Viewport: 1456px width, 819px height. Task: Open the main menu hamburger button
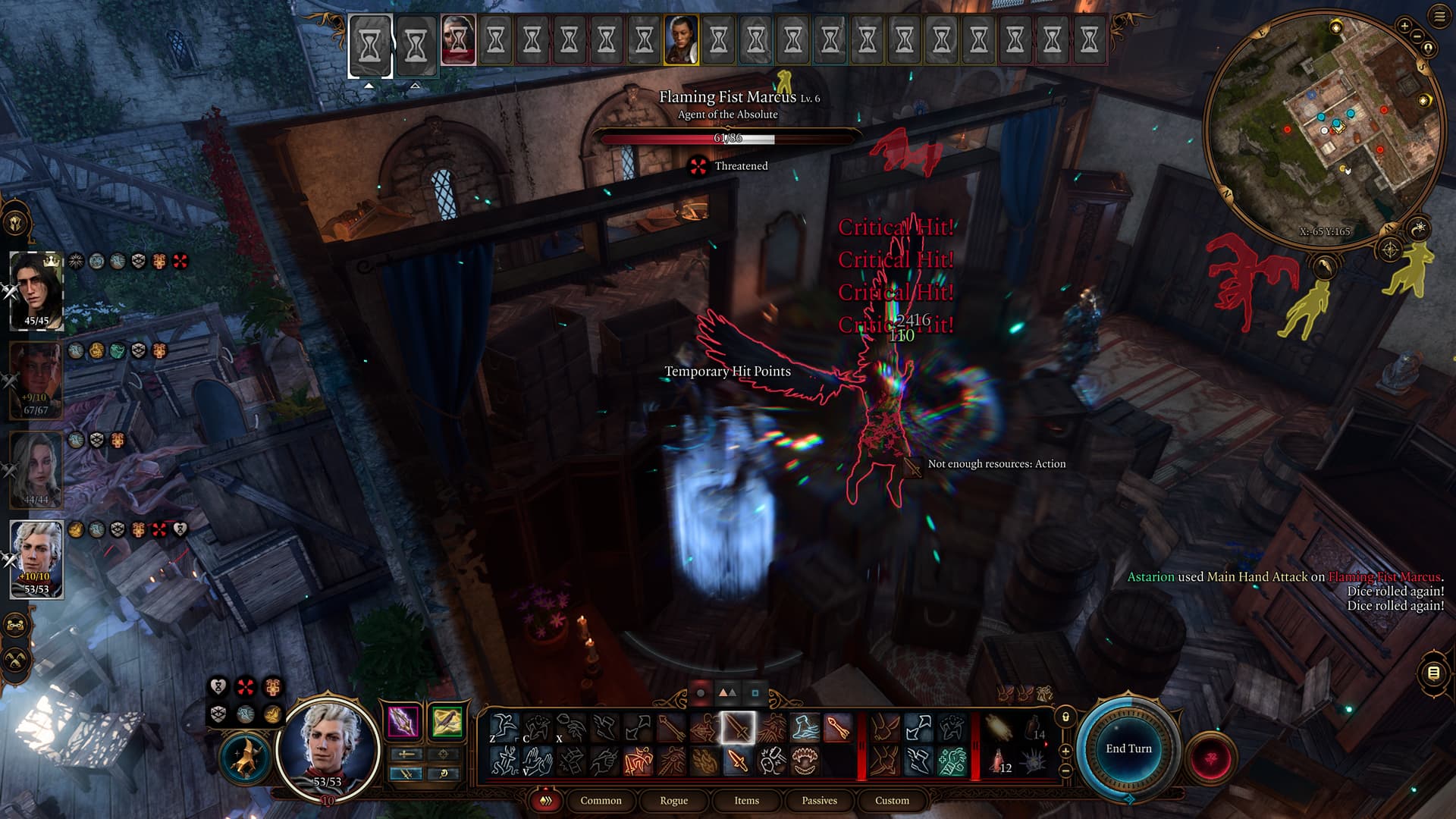coord(1439,17)
